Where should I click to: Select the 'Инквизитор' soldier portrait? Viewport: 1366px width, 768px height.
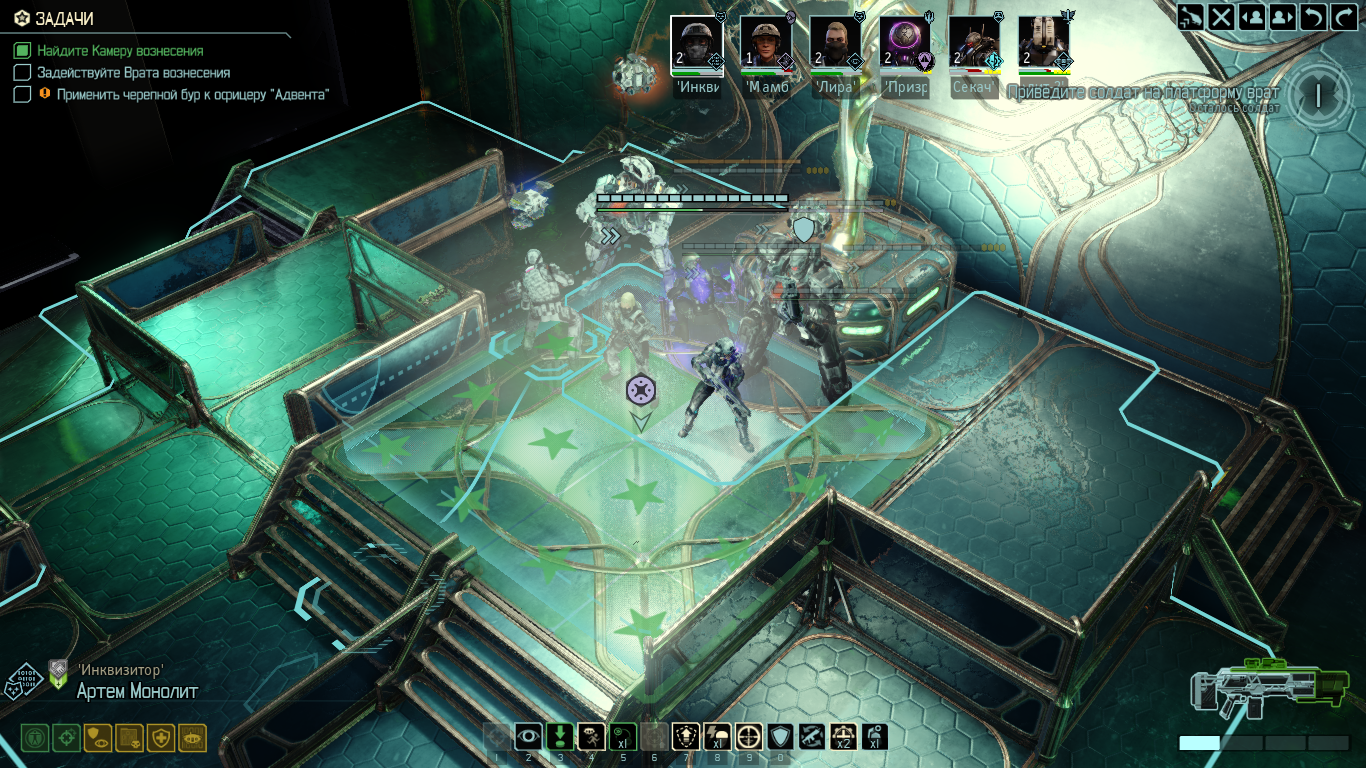tap(696, 44)
